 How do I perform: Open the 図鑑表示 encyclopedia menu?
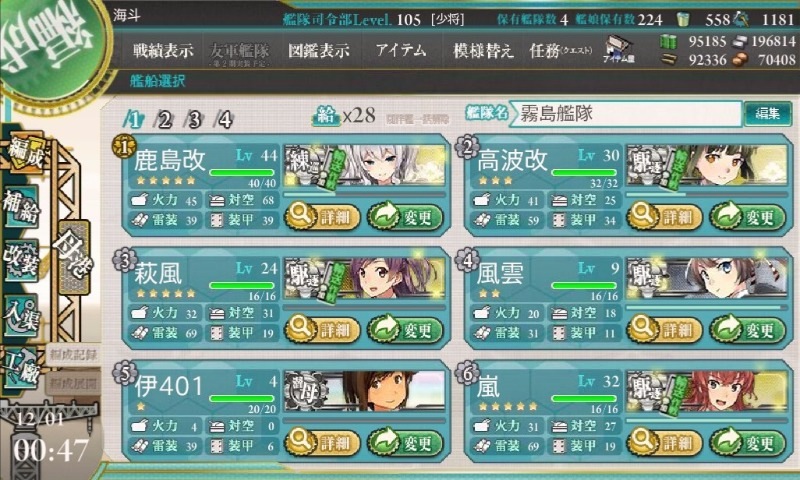(x=317, y=49)
